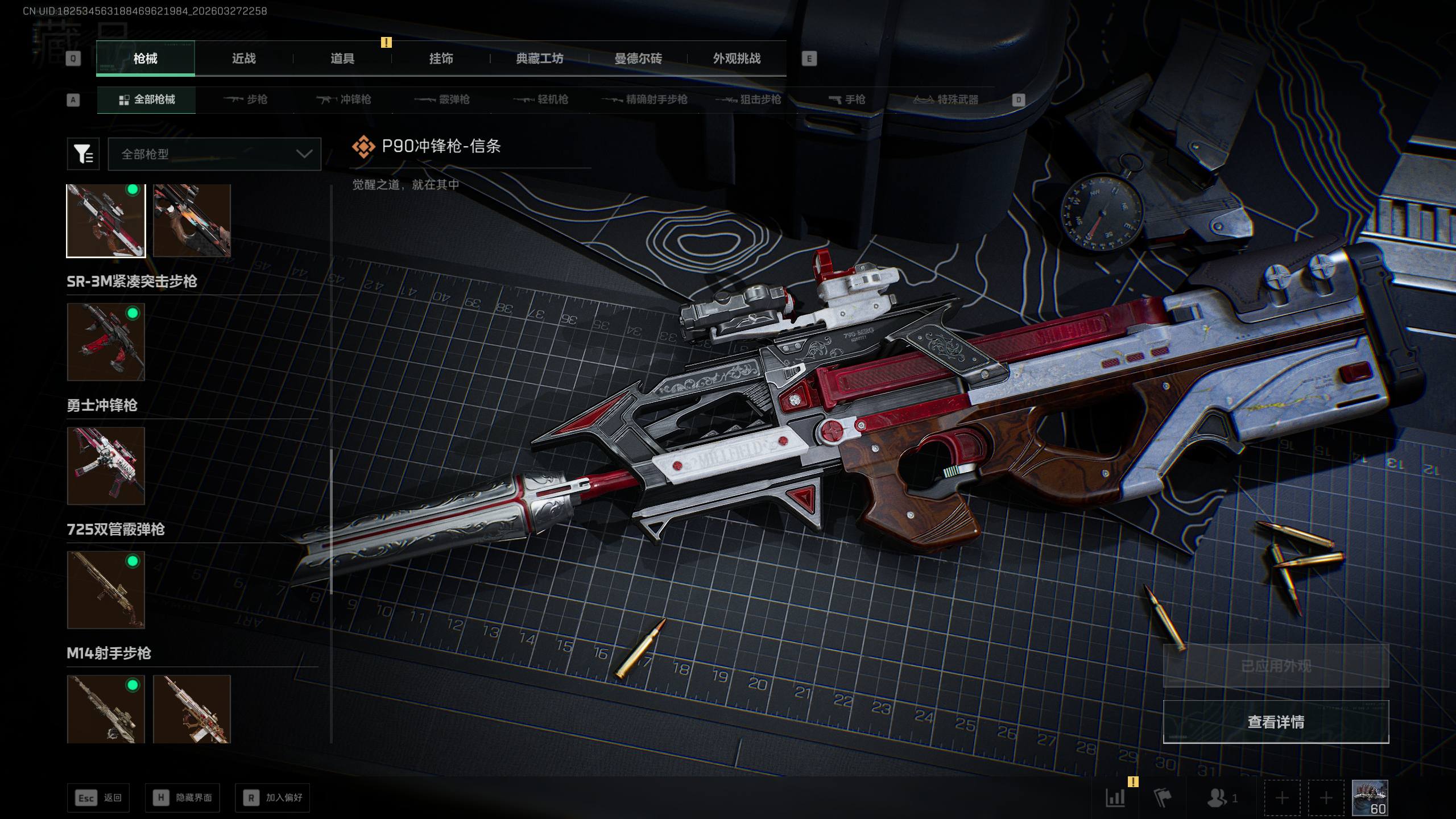
Task: Open the 道具 items tab
Action: [342, 59]
